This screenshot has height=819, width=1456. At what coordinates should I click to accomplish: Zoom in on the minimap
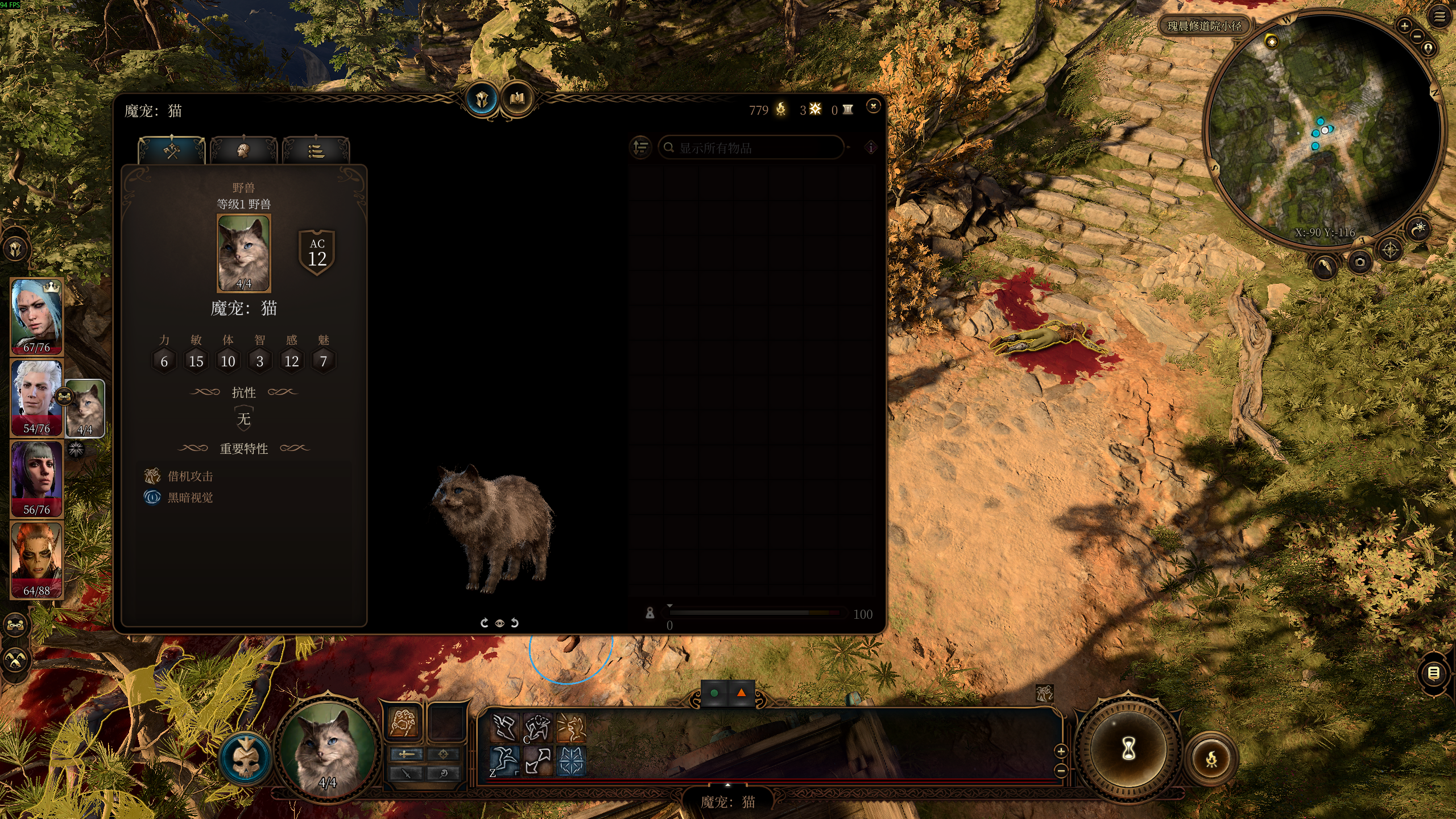click(1404, 26)
